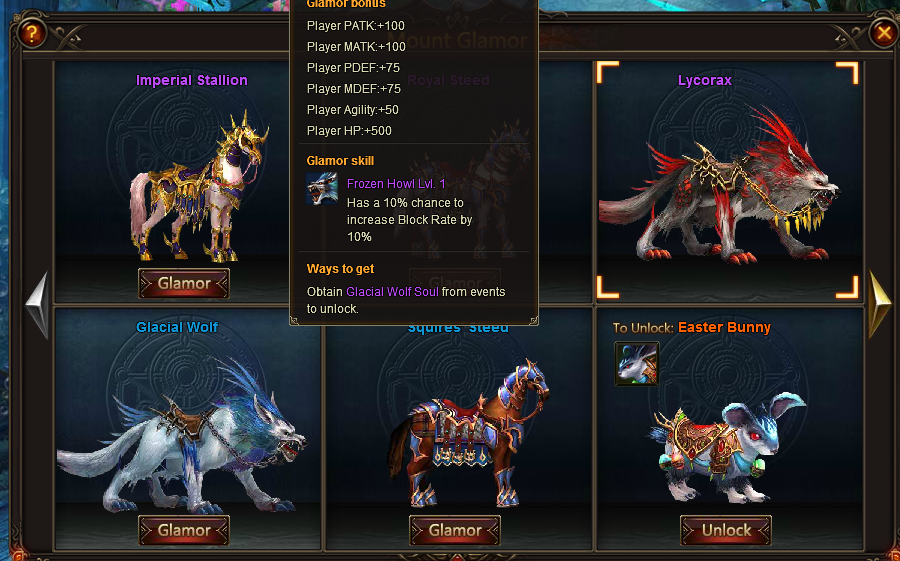This screenshot has width=900, height=561.
Task: Go to the previous page of mounts
Action: click(x=37, y=303)
